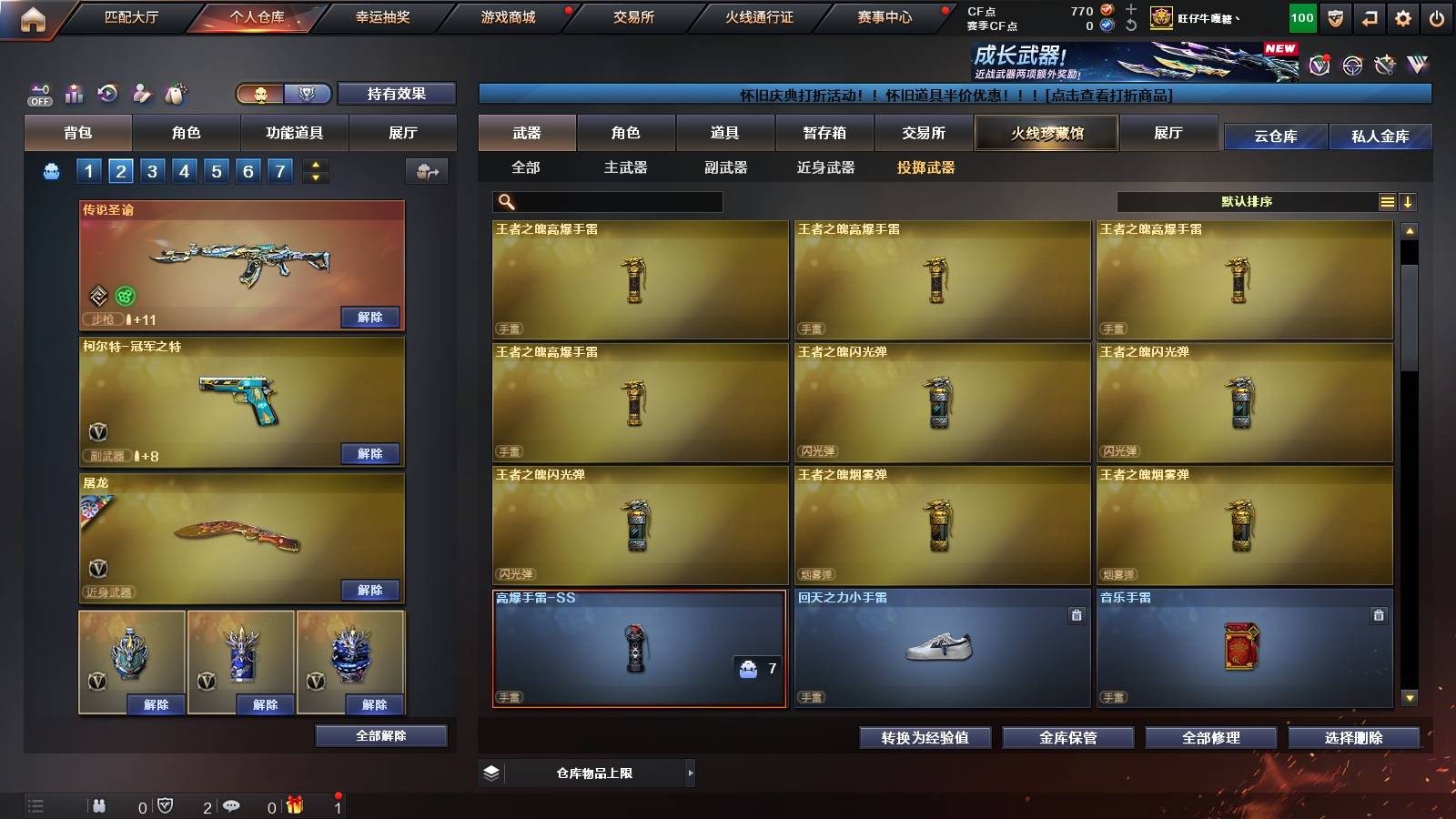This screenshot has width=1456, height=819.
Task: Click the wrench repair icon near the banner
Action: pyautogui.click(x=1383, y=66)
